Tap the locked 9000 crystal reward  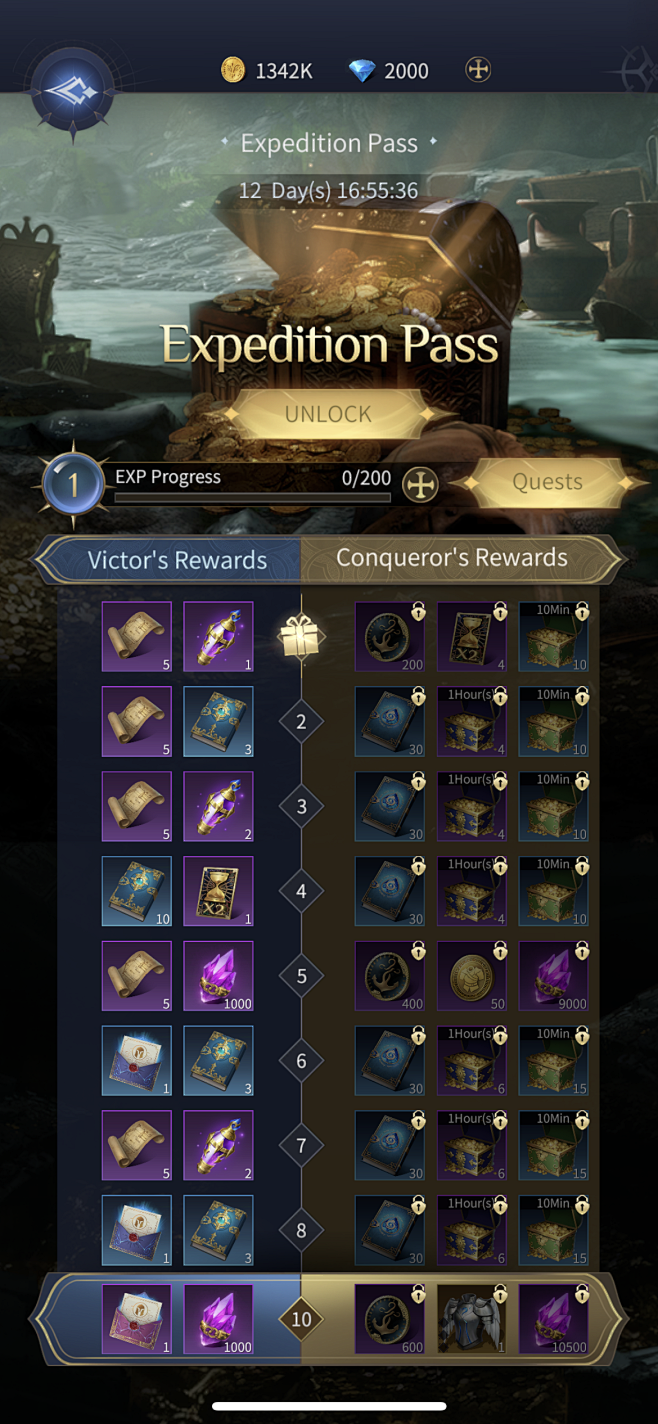[x=553, y=976]
